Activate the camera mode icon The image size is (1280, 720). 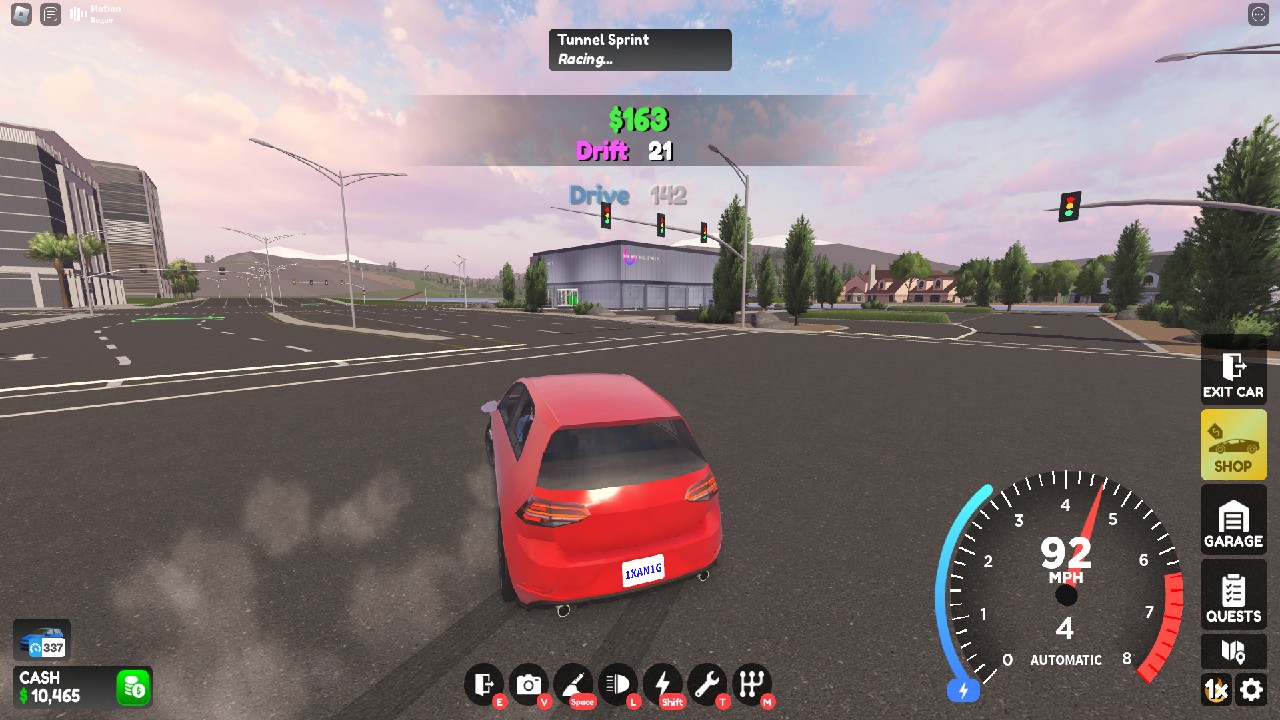click(x=528, y=685)
